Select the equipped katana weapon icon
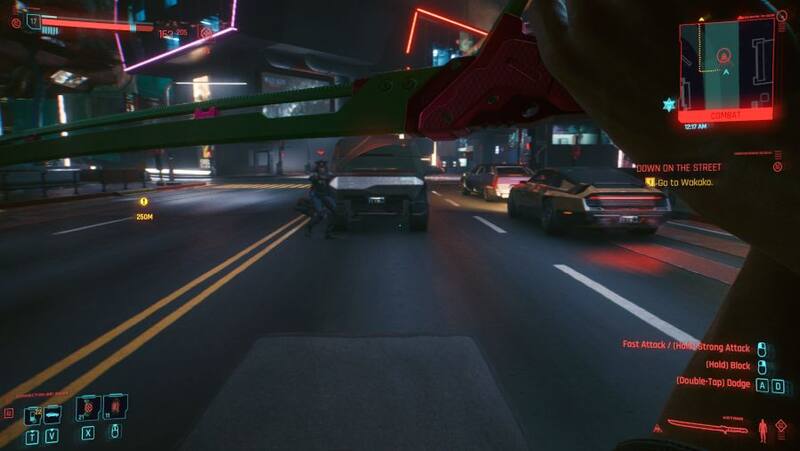 point(706,427)
